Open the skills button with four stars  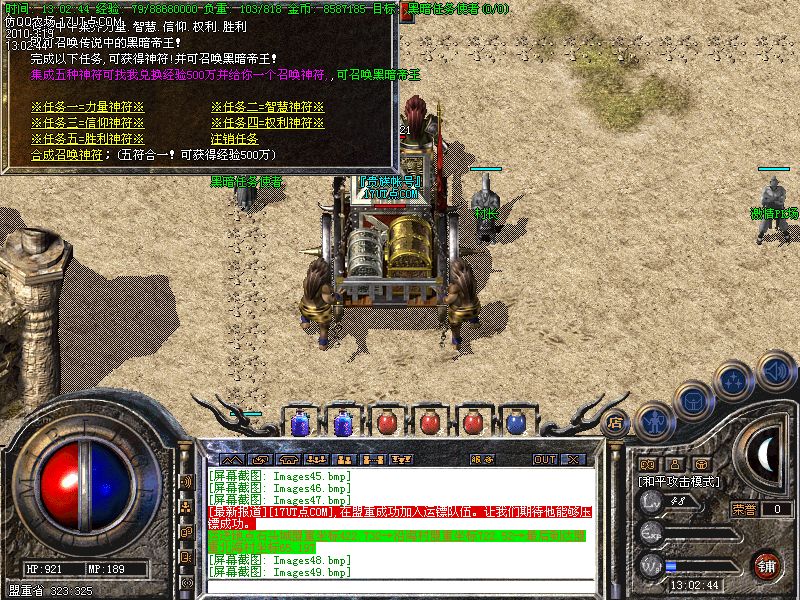pyautogui.click(x=734, y=380)
